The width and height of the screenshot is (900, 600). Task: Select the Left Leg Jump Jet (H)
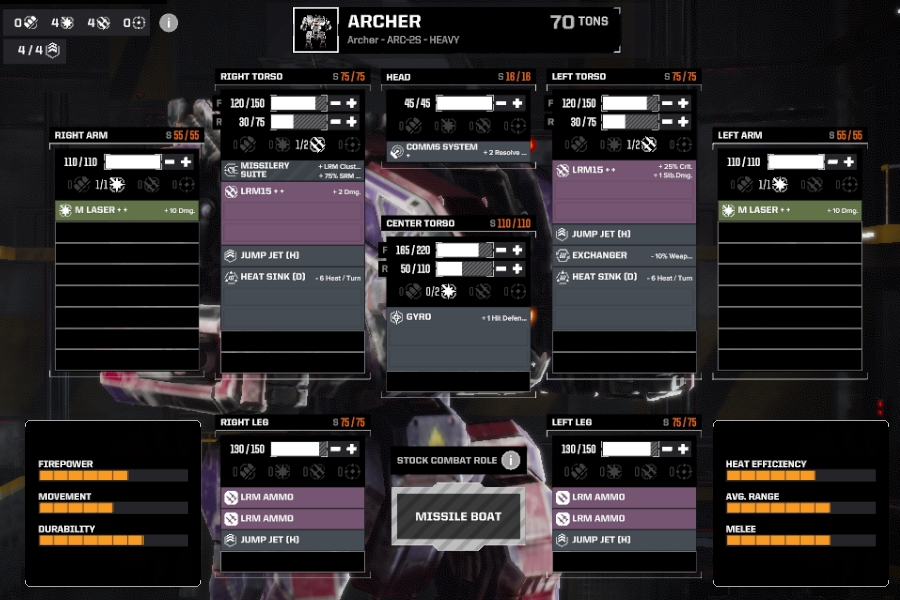click(x=624, y=540)
